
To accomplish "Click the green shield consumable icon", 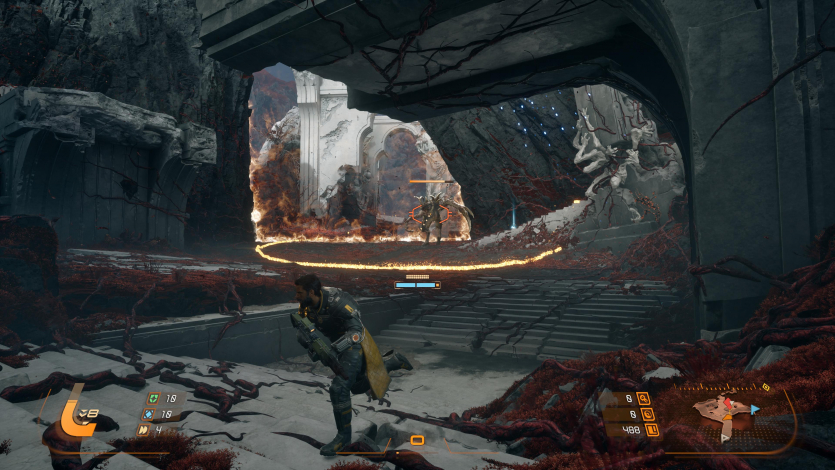I will point(152,396).
